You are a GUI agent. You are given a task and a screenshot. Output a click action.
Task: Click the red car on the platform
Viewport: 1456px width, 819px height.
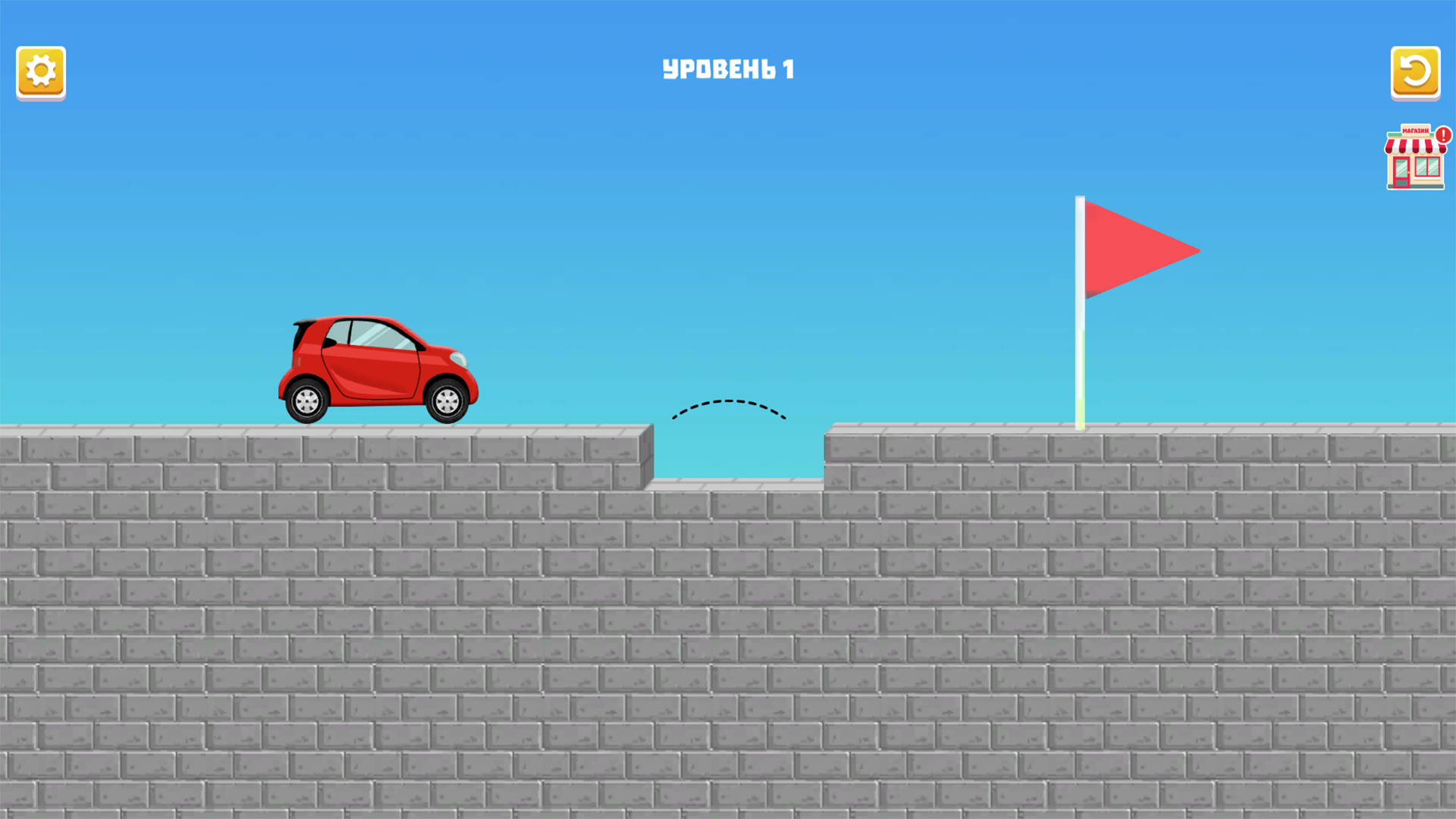[x=378, y=362]
